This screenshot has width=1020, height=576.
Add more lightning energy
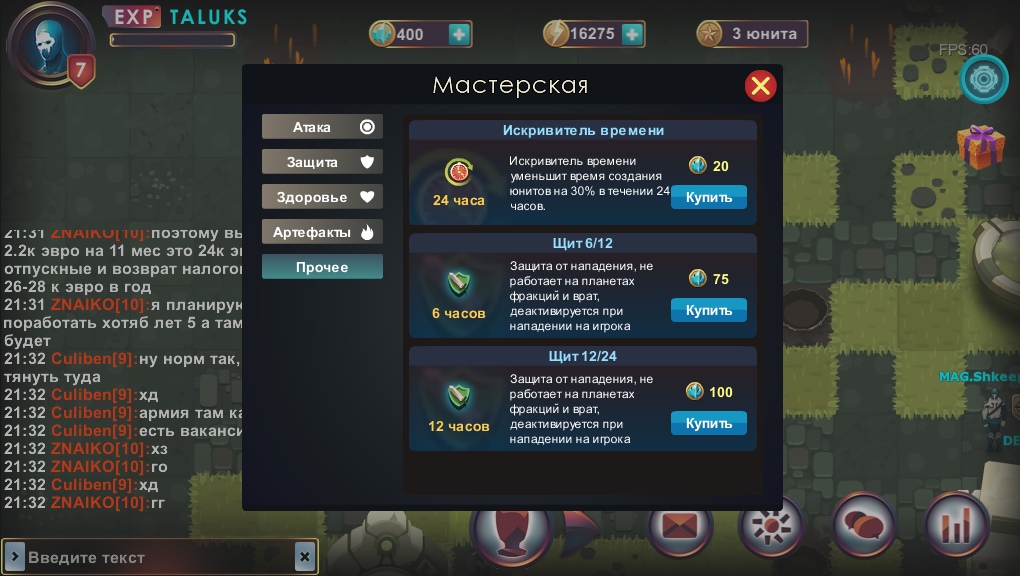[x=632, y=34]
